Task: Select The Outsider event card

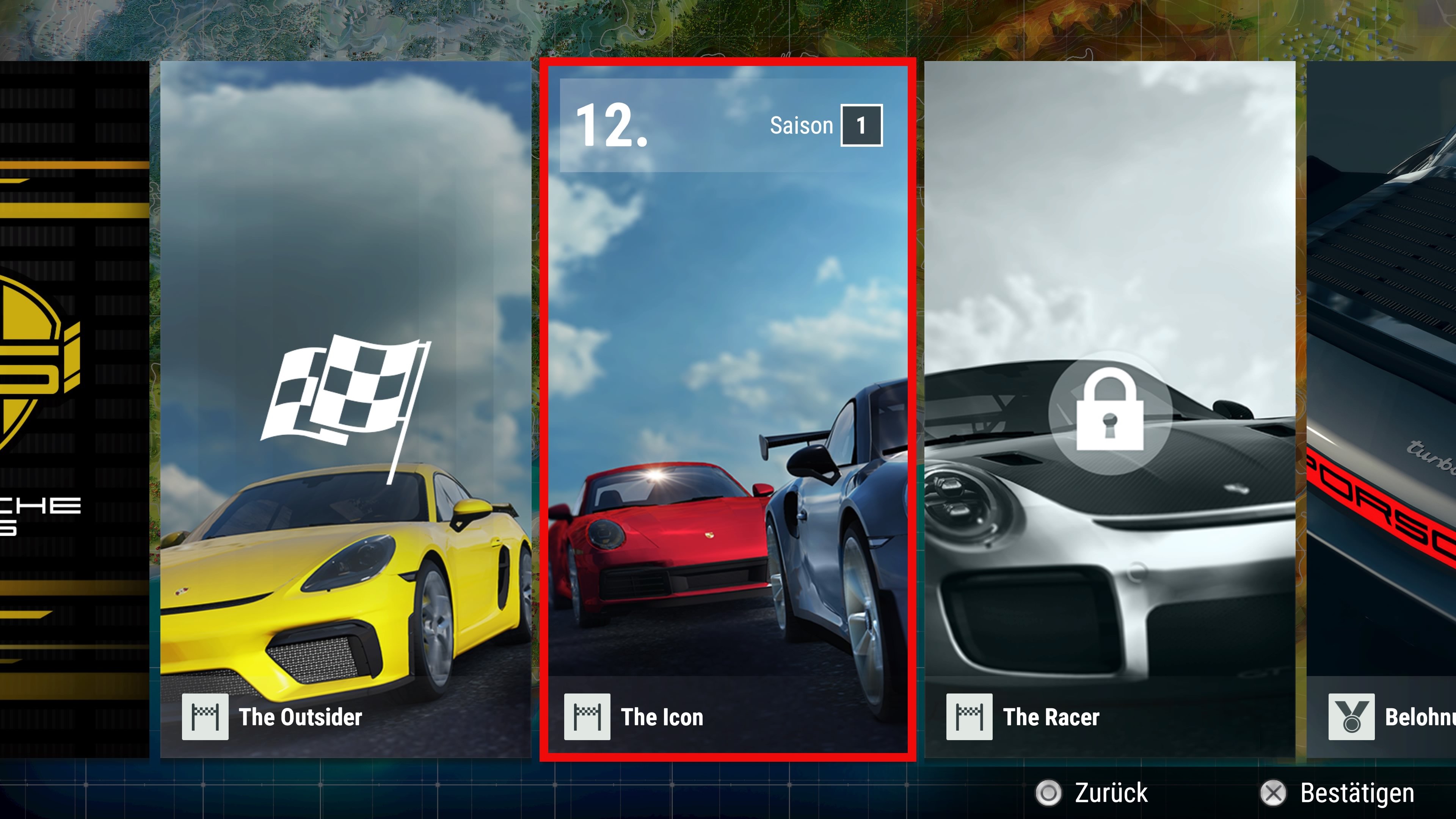Action: click(345, 409)
